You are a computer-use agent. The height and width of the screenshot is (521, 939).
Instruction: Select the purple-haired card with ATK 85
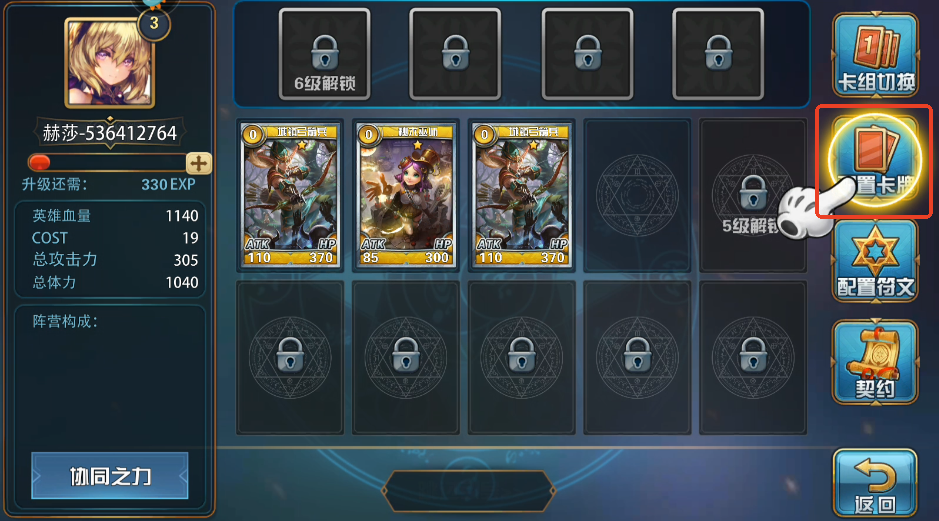coord(407,196)
